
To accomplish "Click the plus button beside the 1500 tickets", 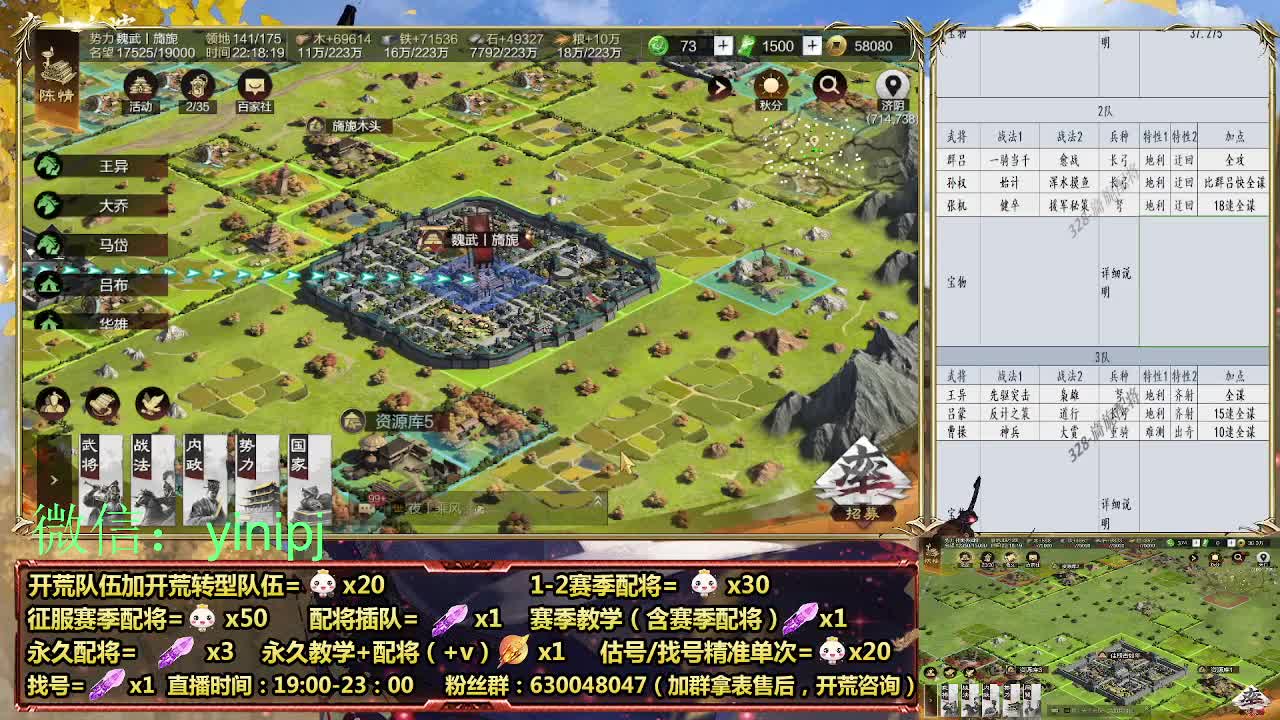I will pos(810,46).
